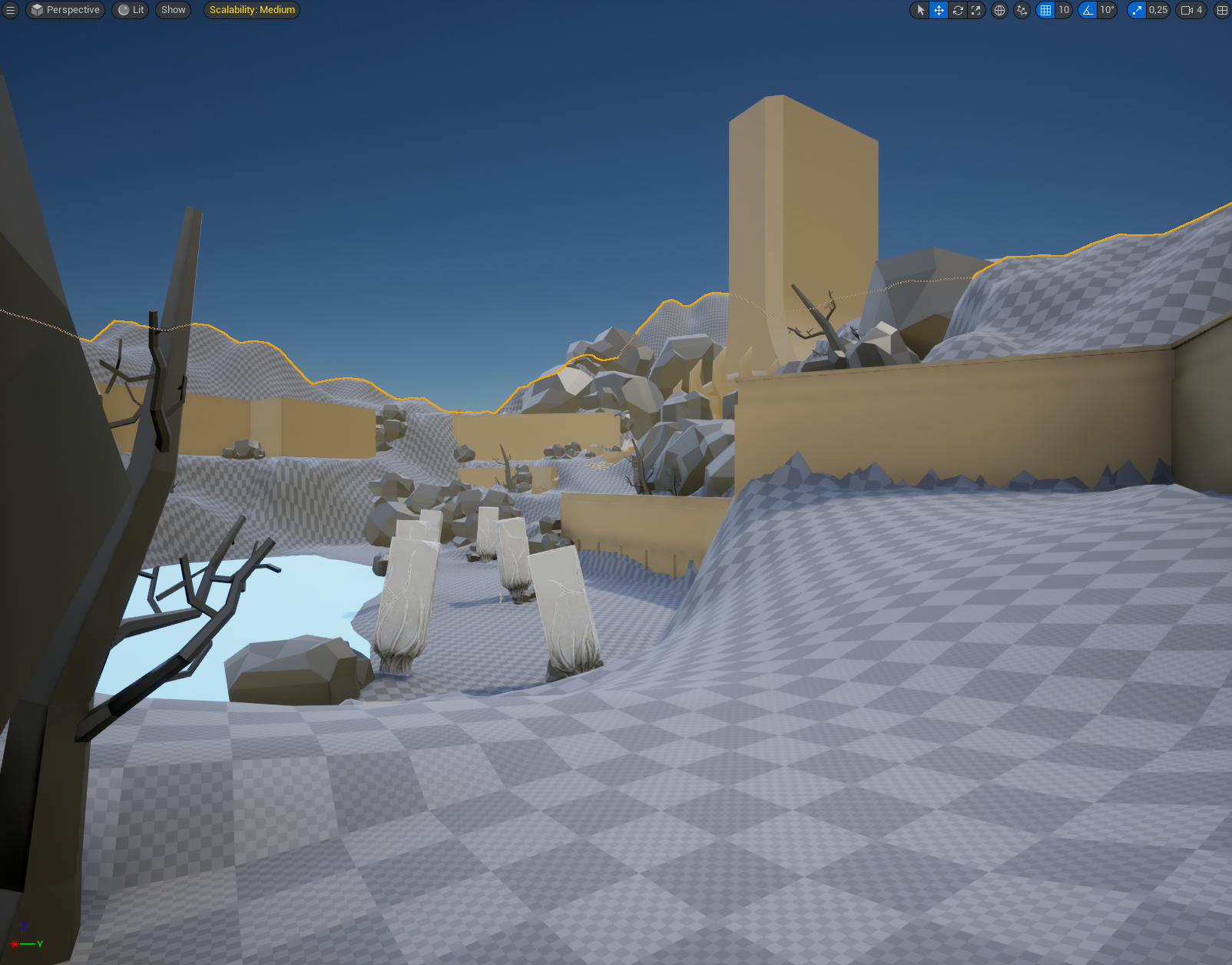The height and width of the screenshot is (965, 1232).
Task: Toggle grid snapping on or off
Action: [1046, 10]
